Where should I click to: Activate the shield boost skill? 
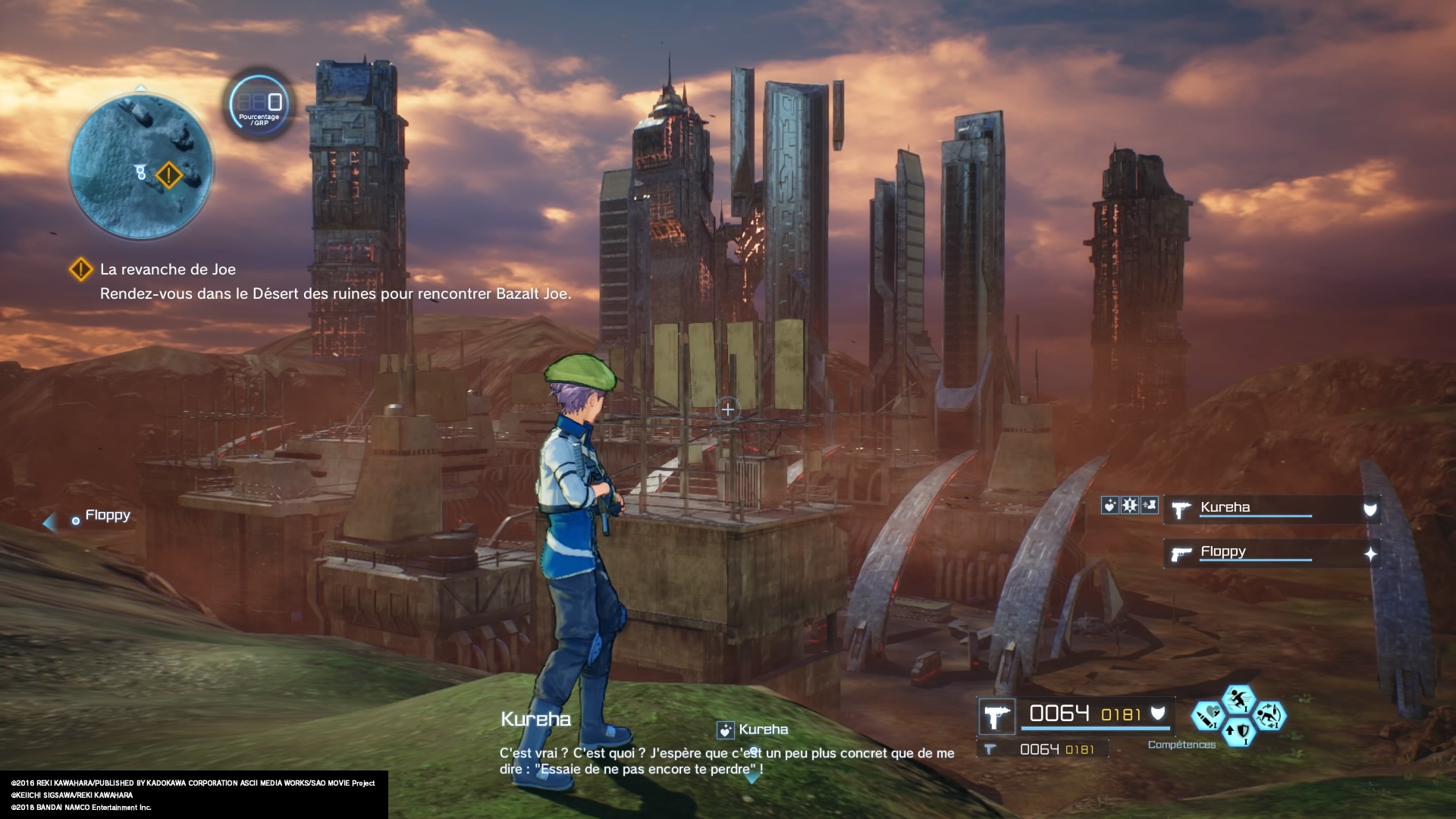[x=1238, y=732]
